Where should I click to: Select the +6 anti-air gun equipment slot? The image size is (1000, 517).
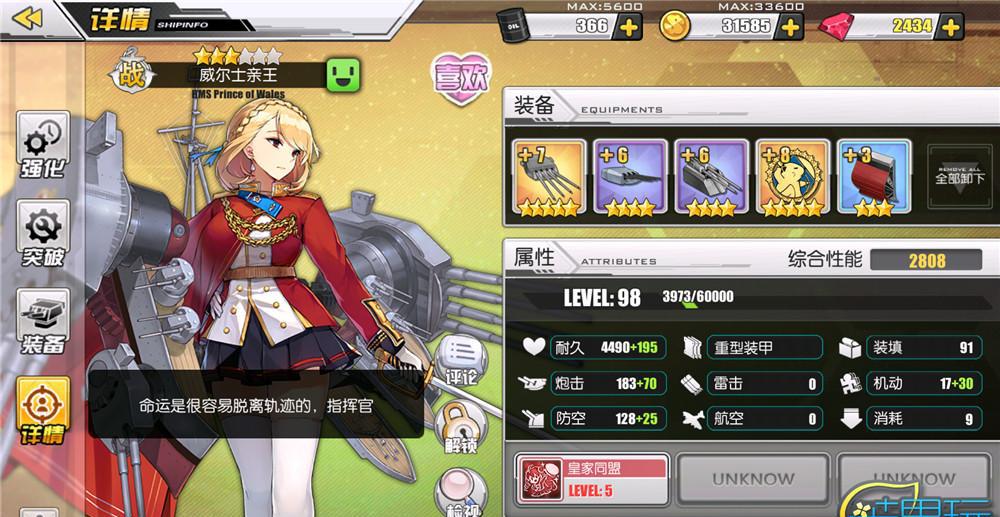pos(710,179)
